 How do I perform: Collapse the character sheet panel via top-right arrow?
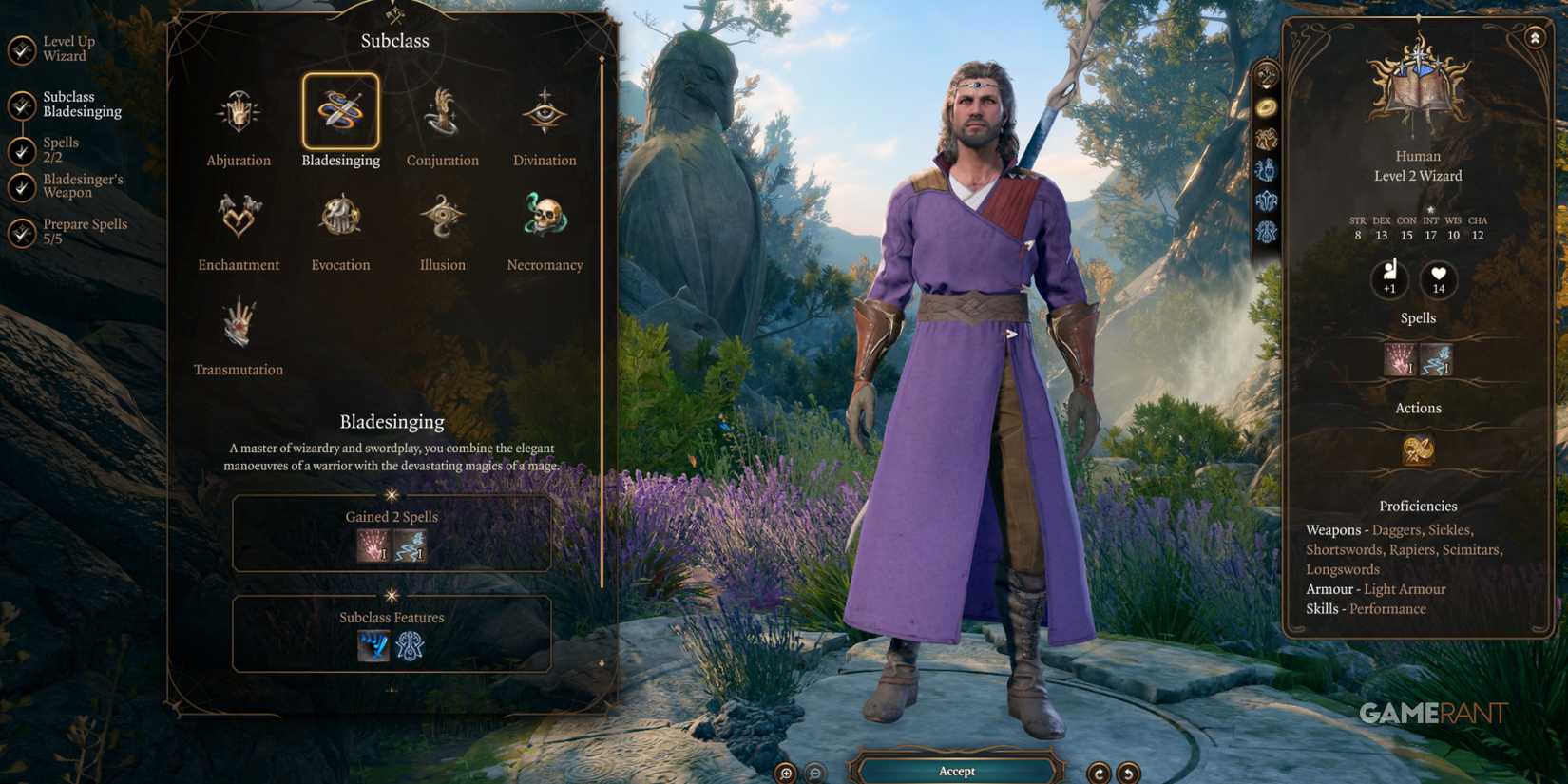click(1536, 36)
